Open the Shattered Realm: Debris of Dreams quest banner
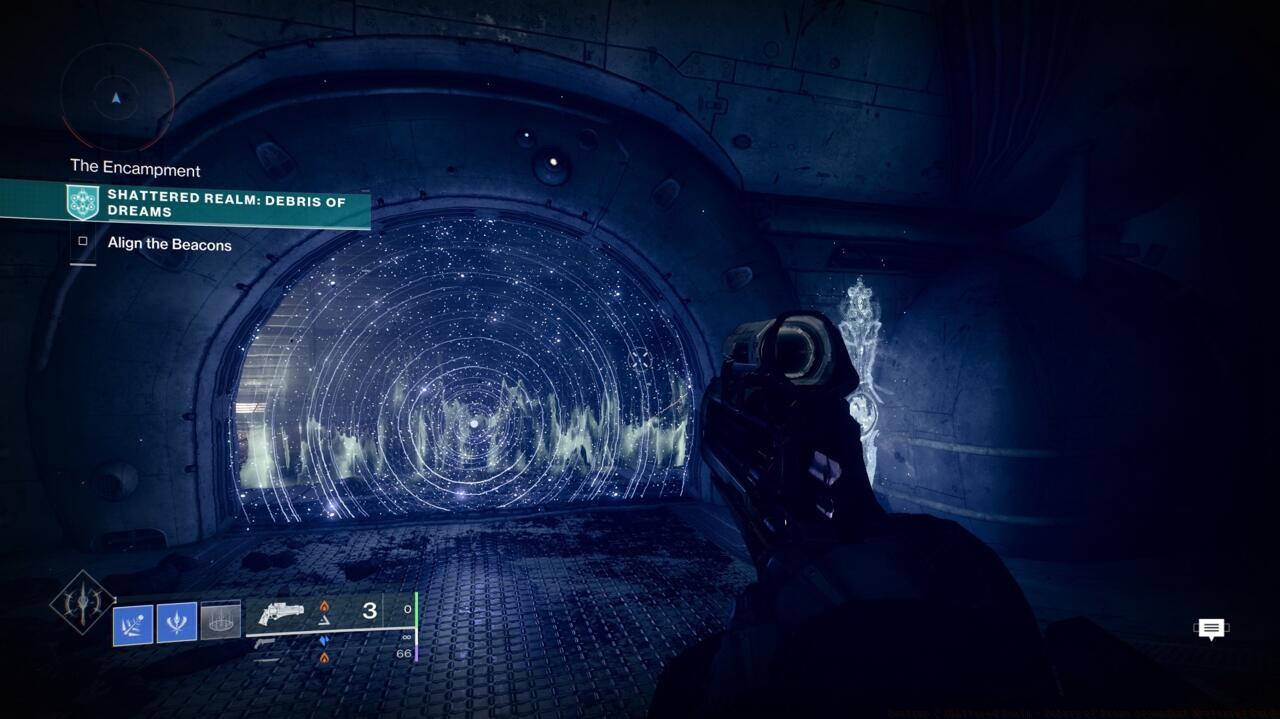Screen dimensions: 1280x719 pos(220,203)
